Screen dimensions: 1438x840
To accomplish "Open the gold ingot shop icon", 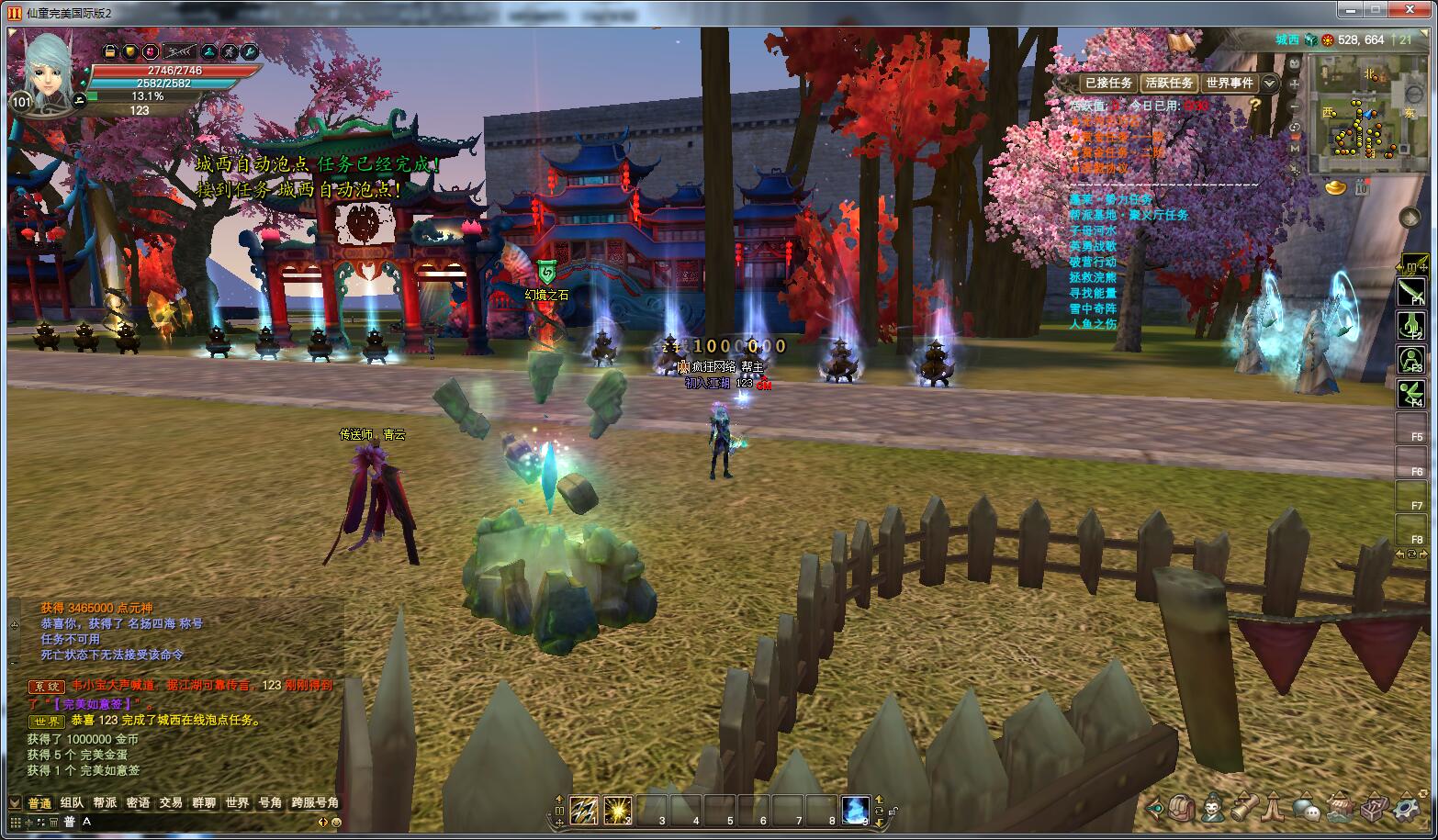I will (1336, 187).
